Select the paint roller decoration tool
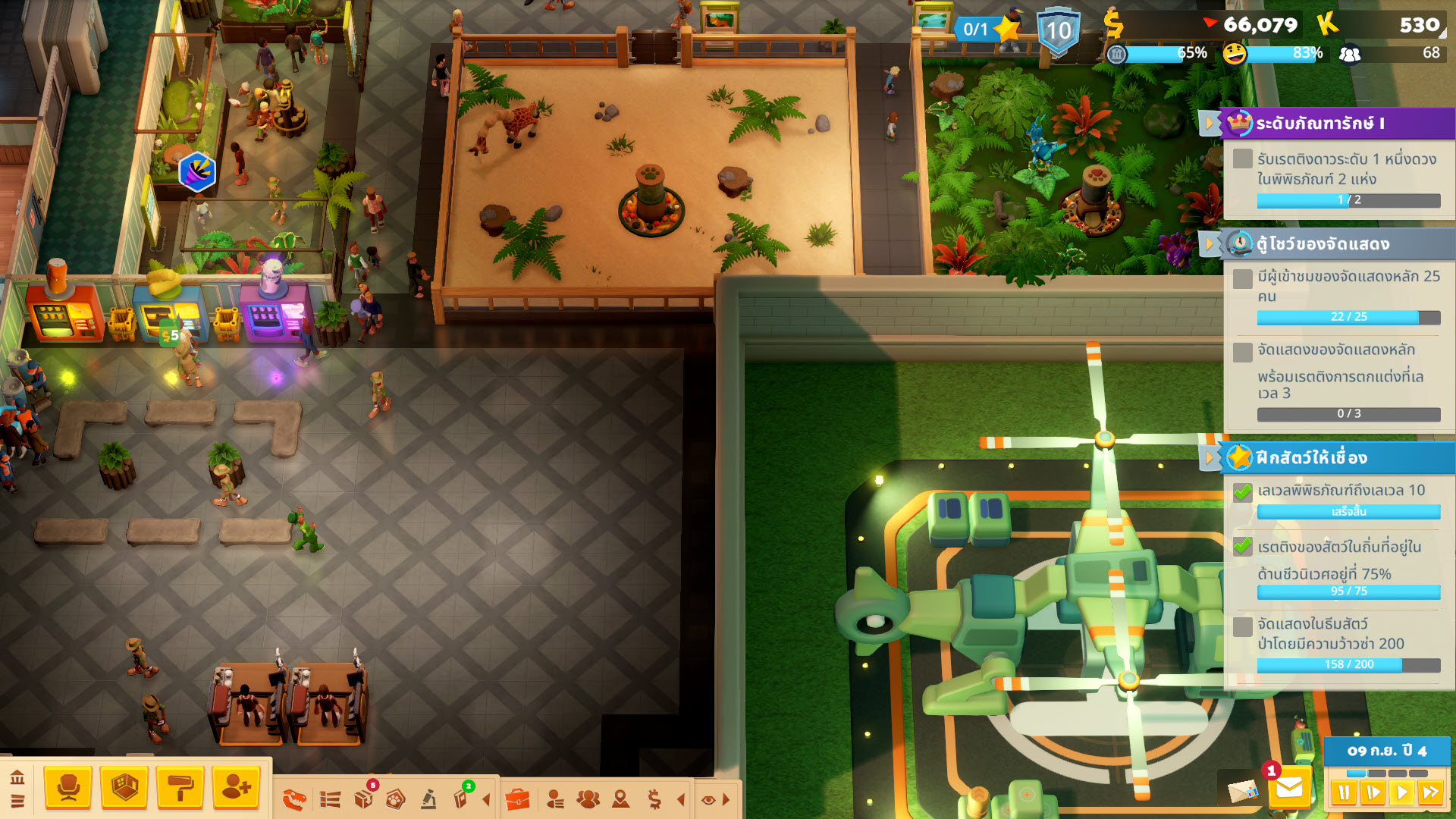This screenshot has height=819, width=1456. pyautogui.click(x=180, y=789)
